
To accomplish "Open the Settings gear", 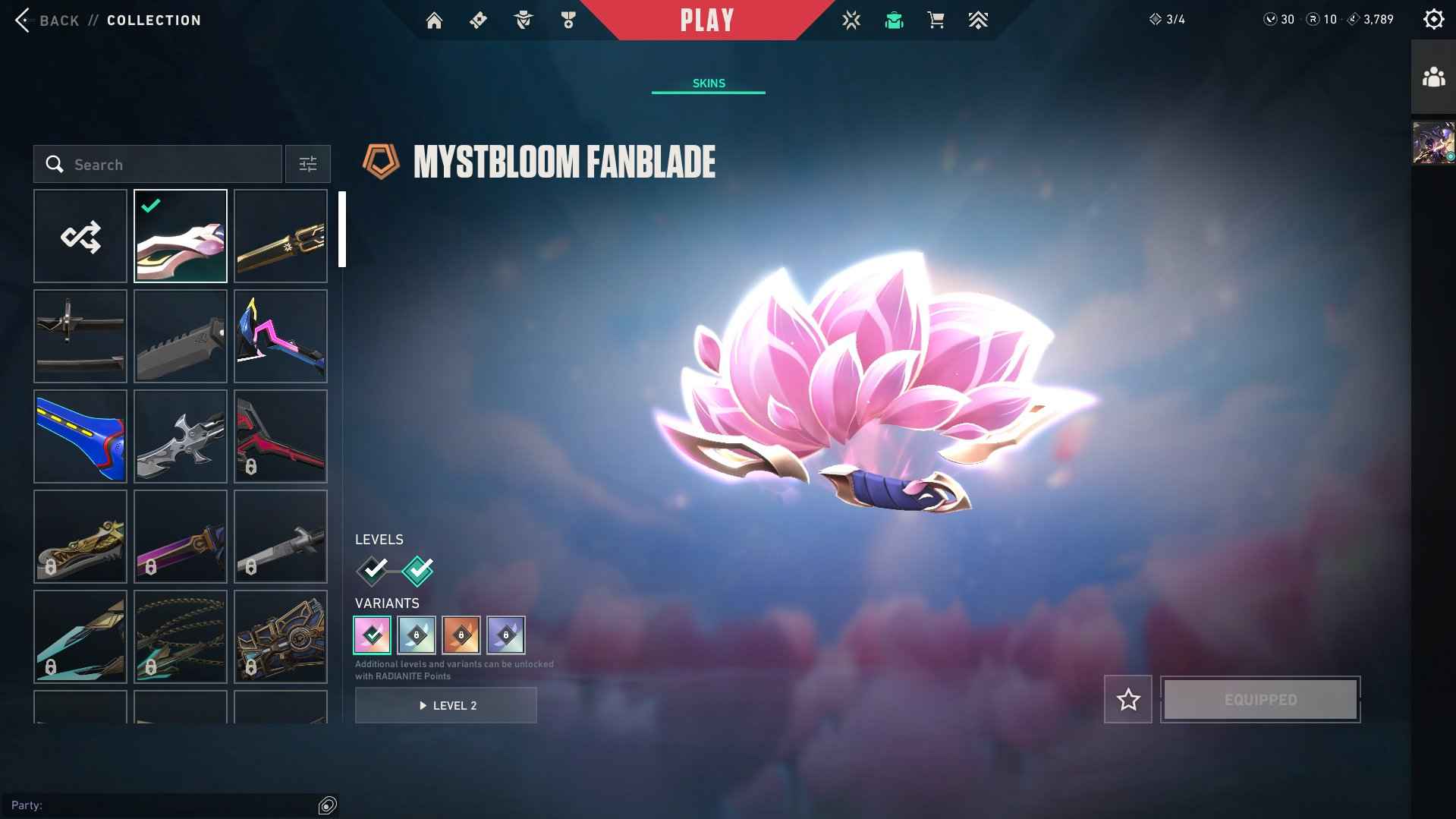I will (1432, 19).
